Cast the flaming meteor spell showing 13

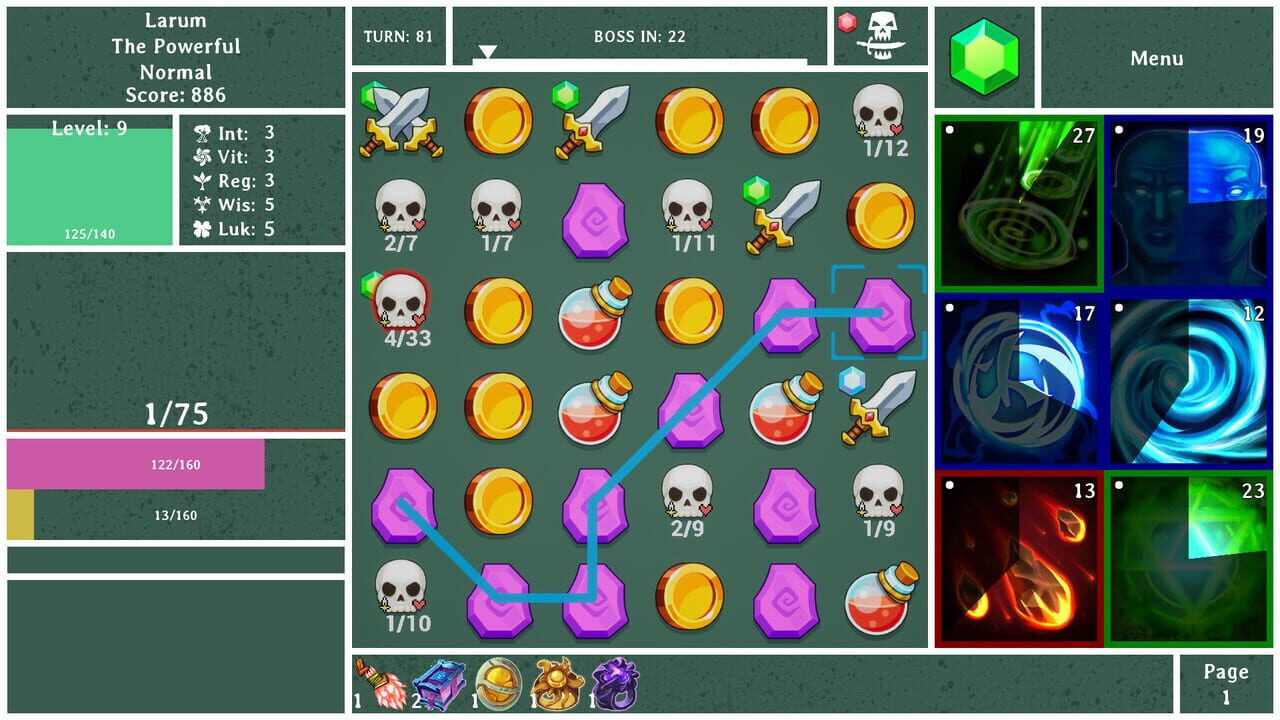[1019, 553]
